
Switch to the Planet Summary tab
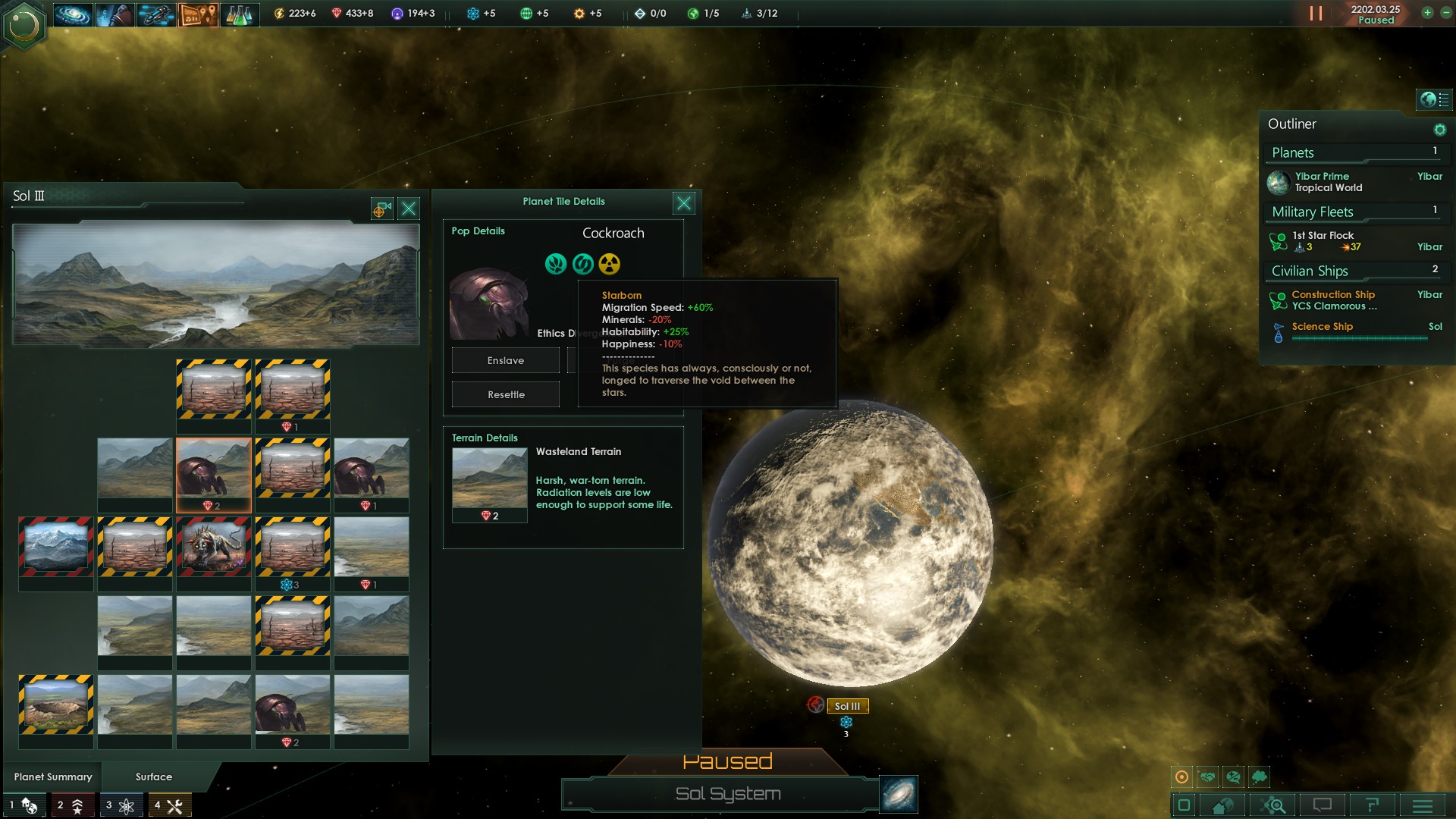[x=53, y=777]
